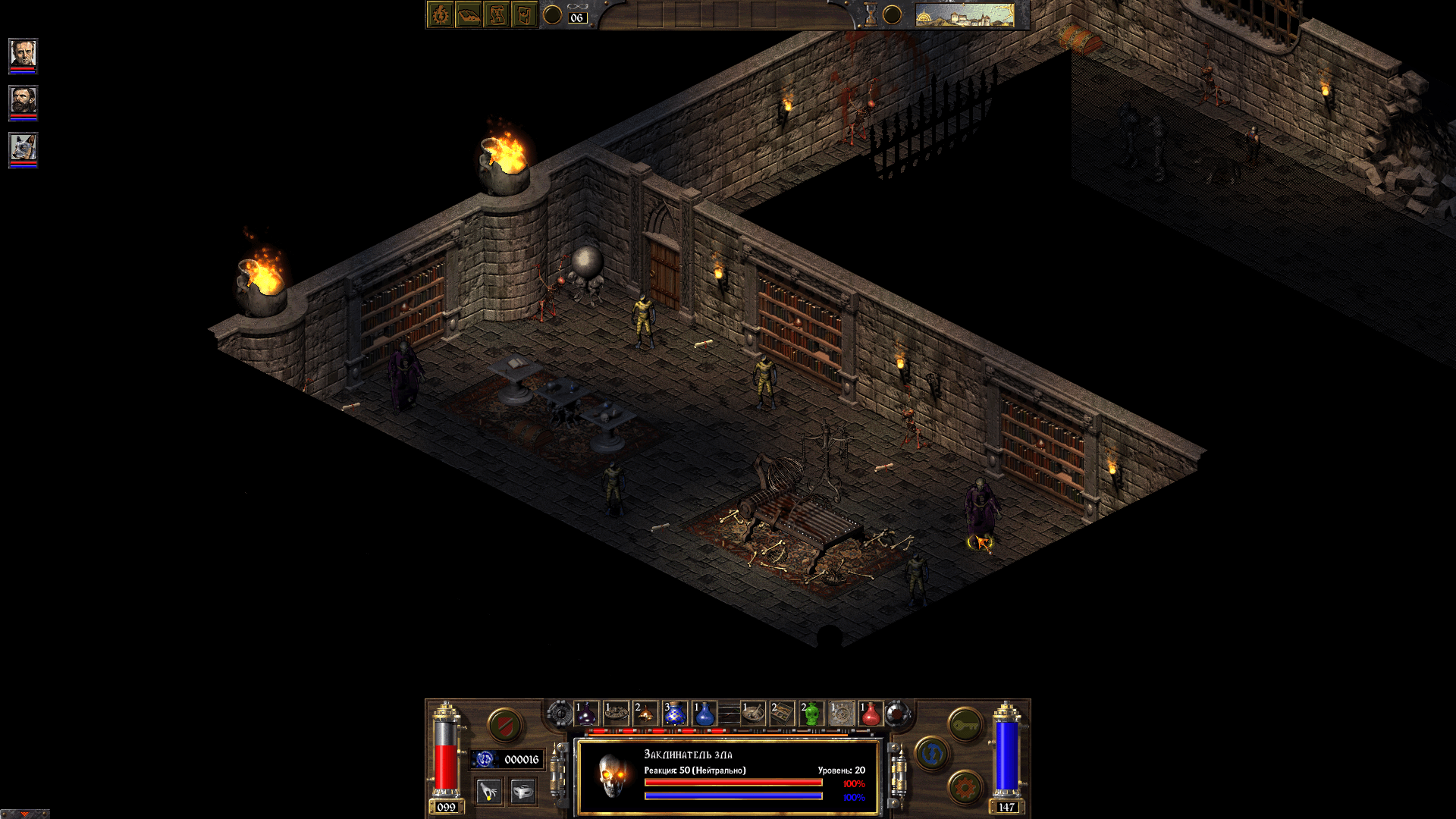The image size is (1456, 819).
Task: Toggle the mask disguise icon
Action: point(522,791)
